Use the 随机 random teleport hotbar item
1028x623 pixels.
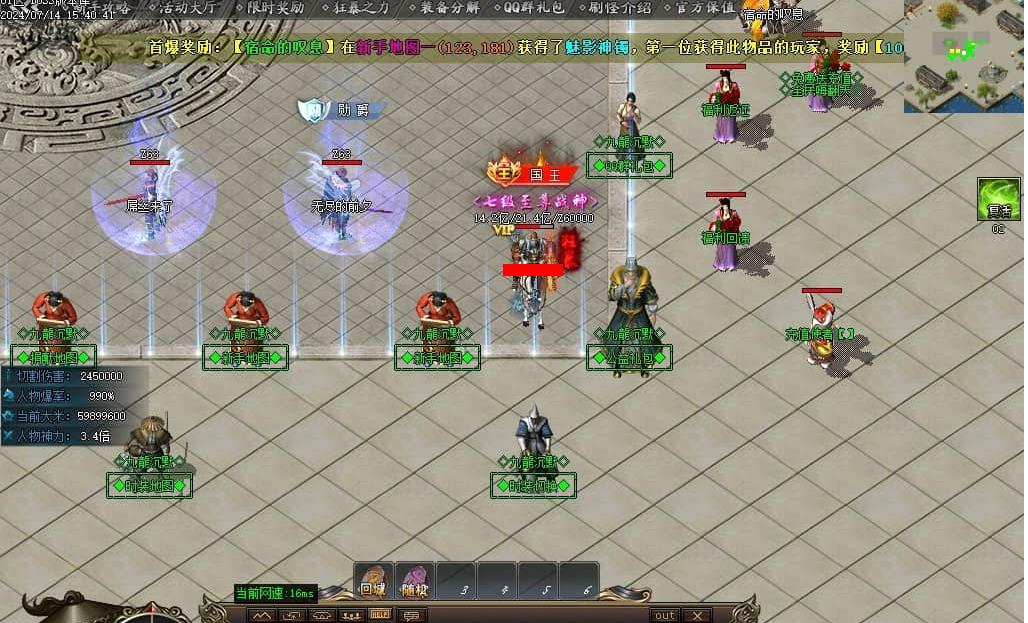(x=414, y=580)
